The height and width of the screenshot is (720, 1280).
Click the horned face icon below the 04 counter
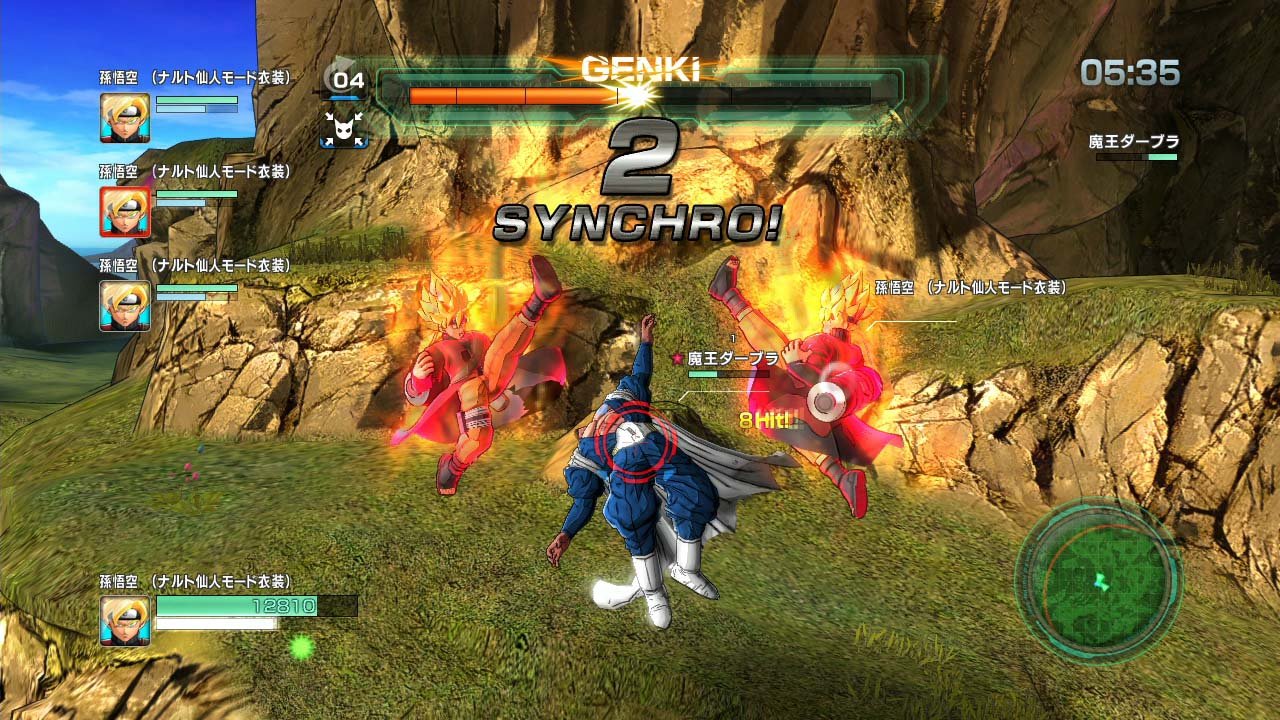click(x=344, y=127)
